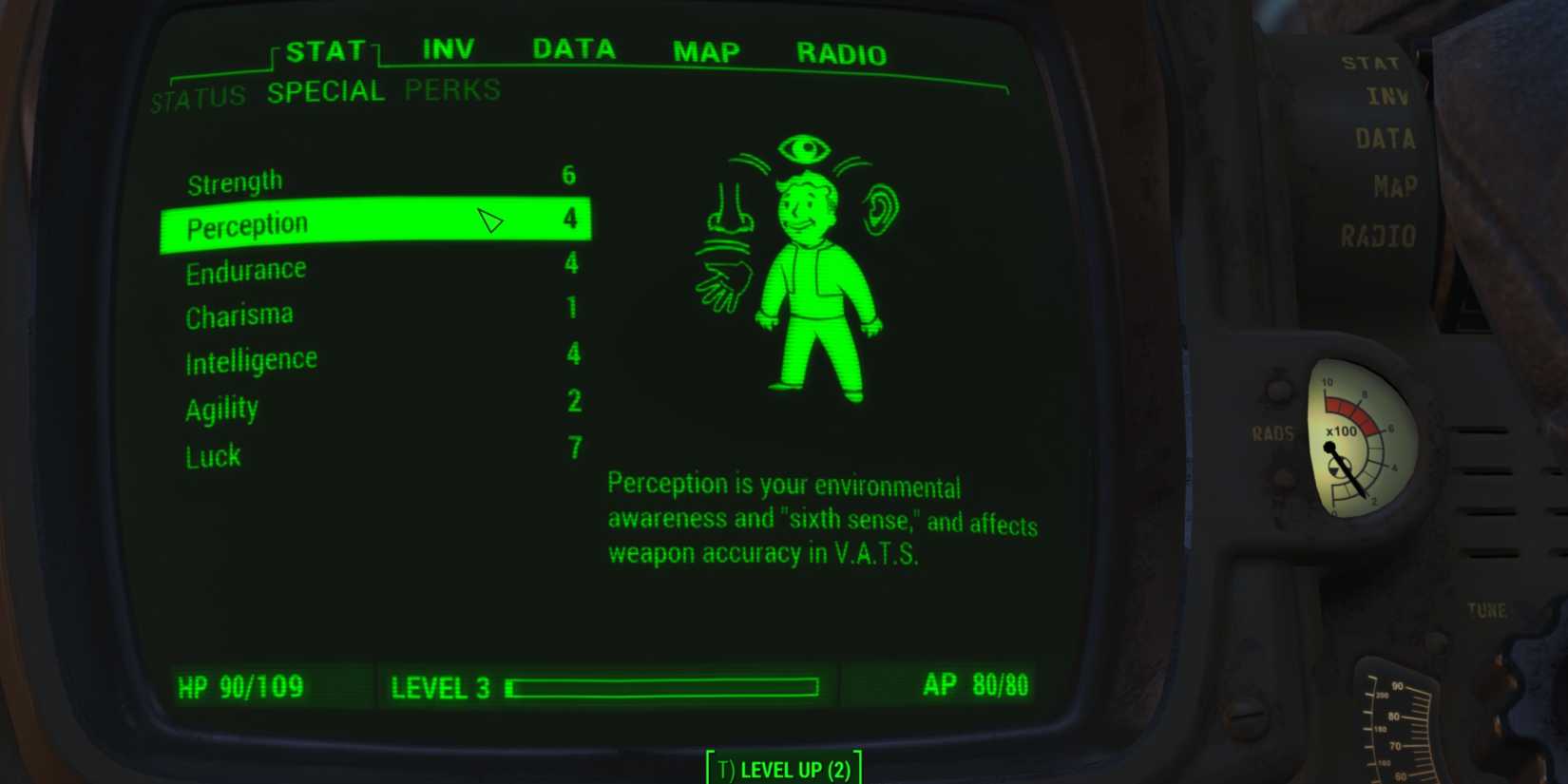Select the Strength stat row
Screen dimensions: 1568x784
tap(235, 179)
